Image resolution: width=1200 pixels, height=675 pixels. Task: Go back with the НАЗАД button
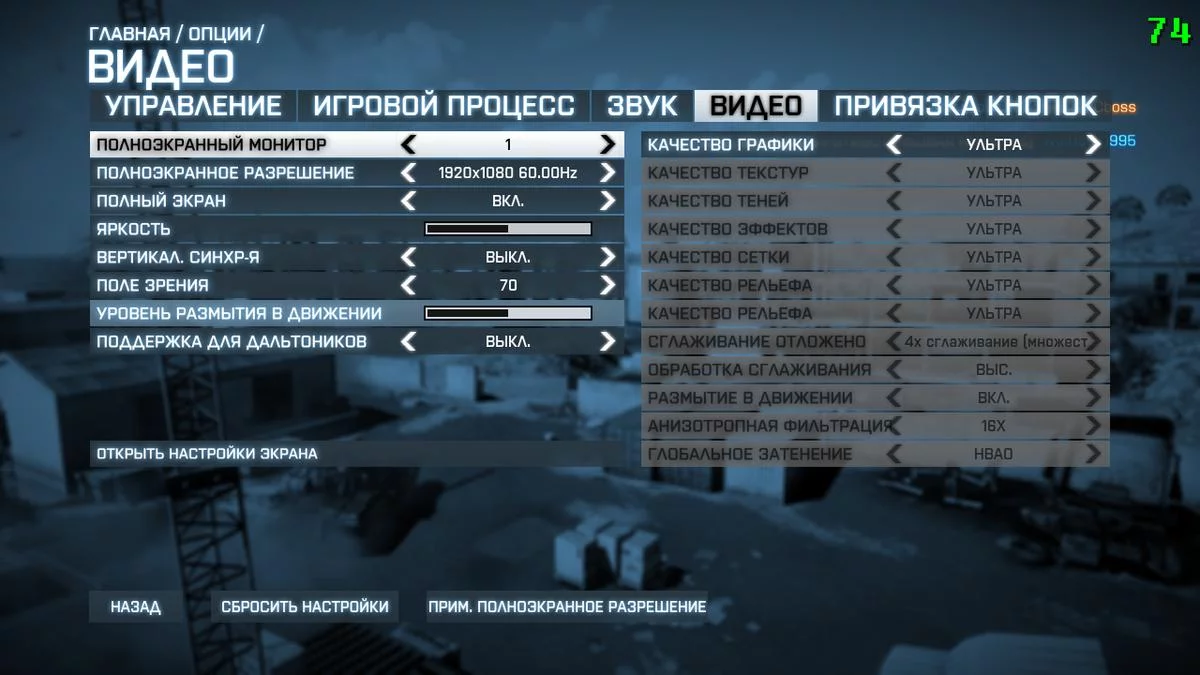pyautogui.click(x=135, y=607)
